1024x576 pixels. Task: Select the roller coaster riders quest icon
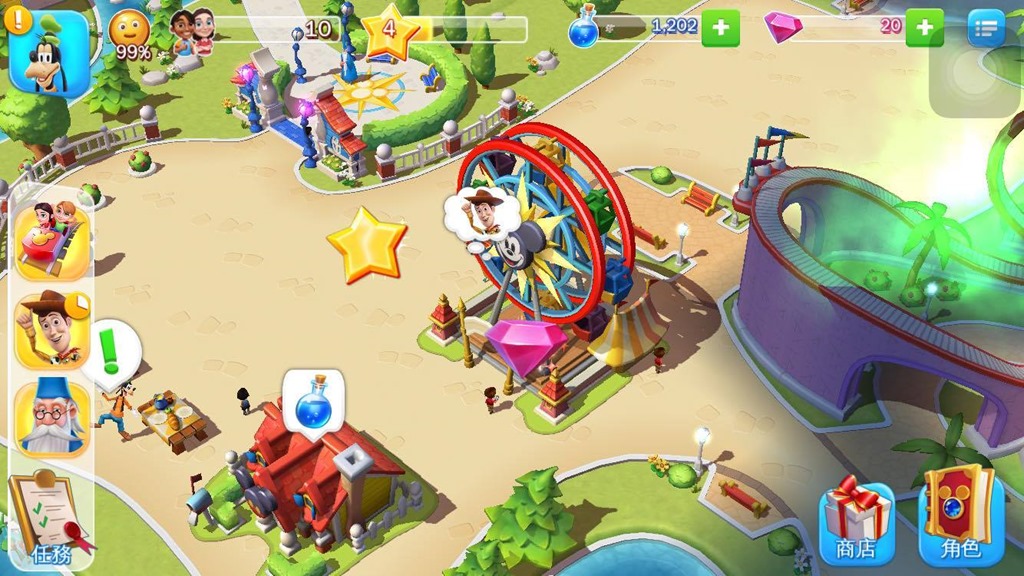coord(52,241)
